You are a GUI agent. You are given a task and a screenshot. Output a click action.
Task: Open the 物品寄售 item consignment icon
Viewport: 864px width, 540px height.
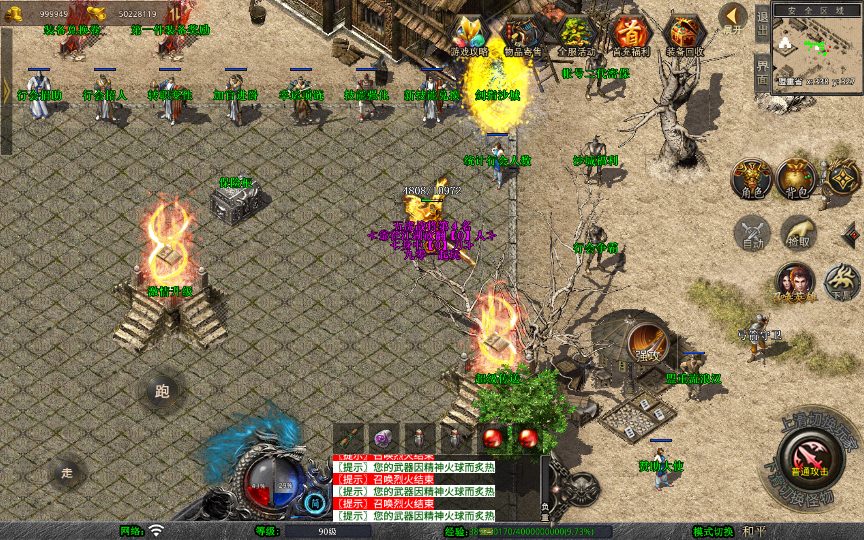(x=521, y=33)
